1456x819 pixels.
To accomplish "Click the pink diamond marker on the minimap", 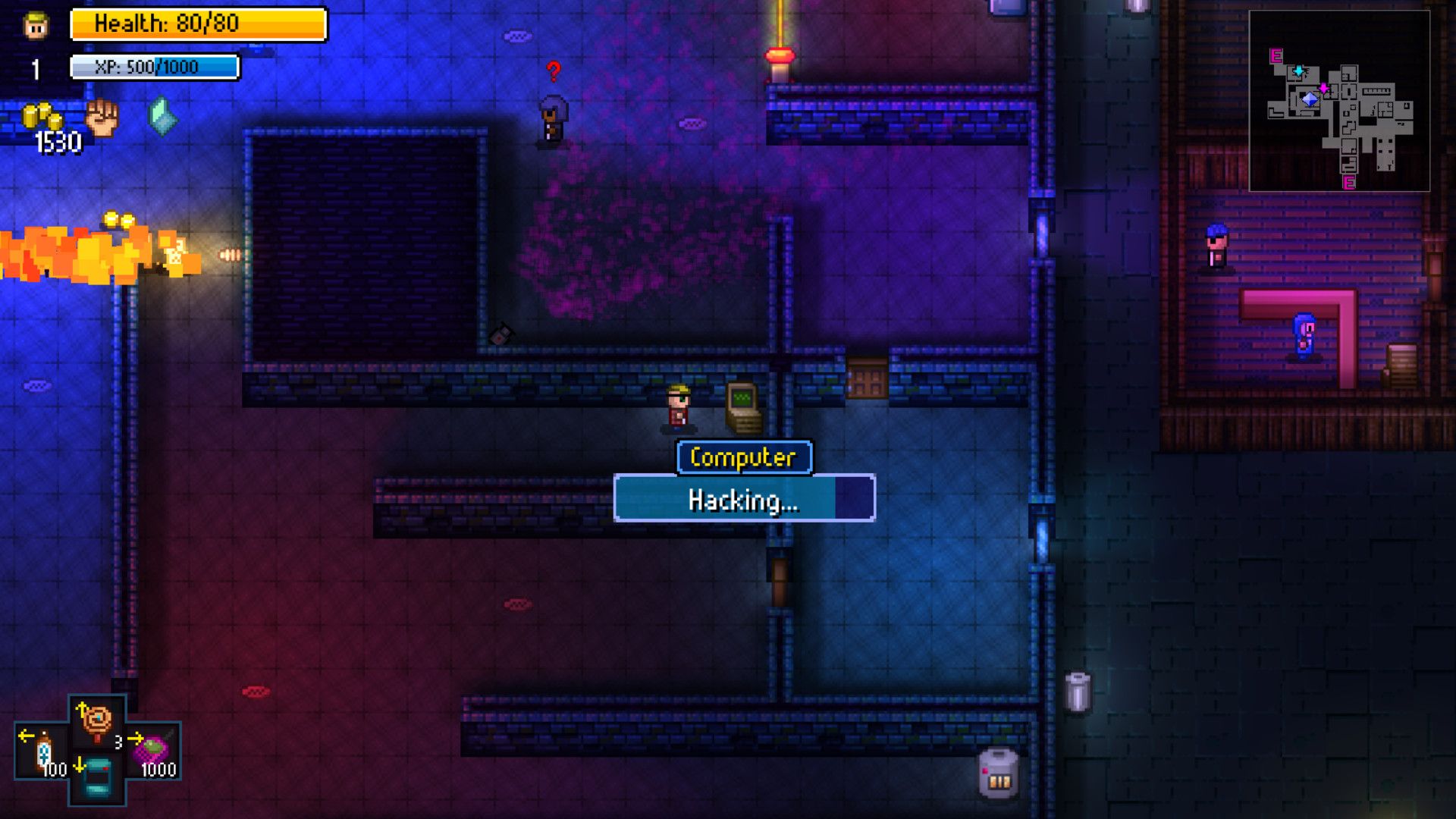I will click(x=1323, y=88).
